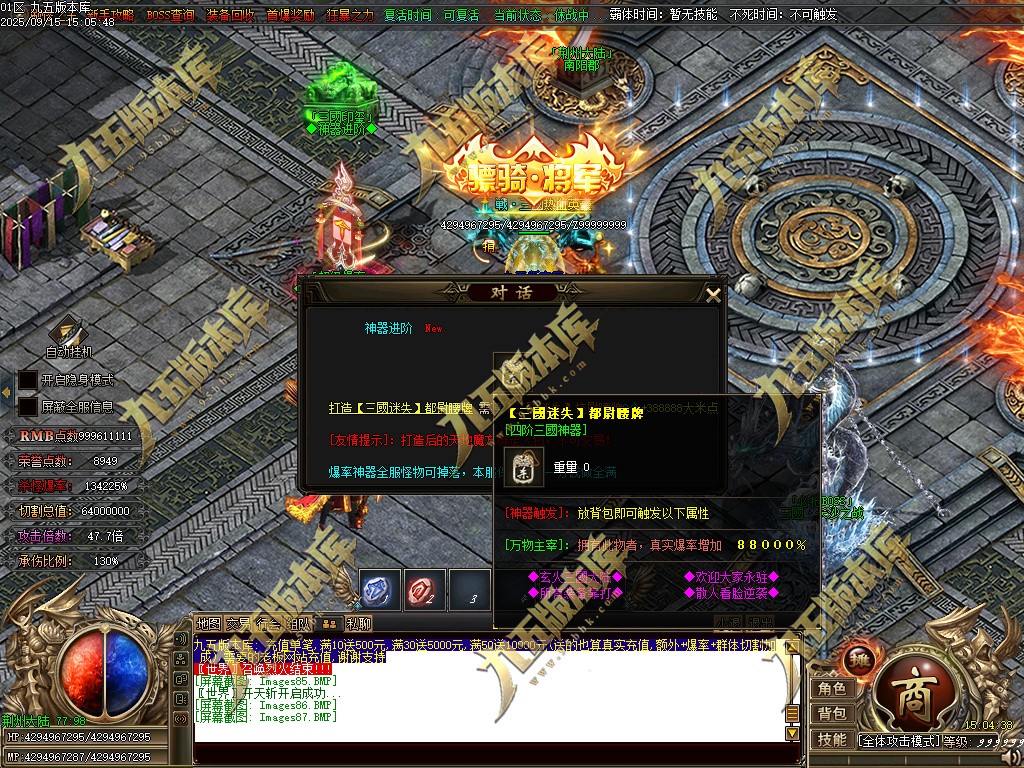Toggle the 开启隐身模式 checkbox
1024x768 pixels.
point(28,380)
